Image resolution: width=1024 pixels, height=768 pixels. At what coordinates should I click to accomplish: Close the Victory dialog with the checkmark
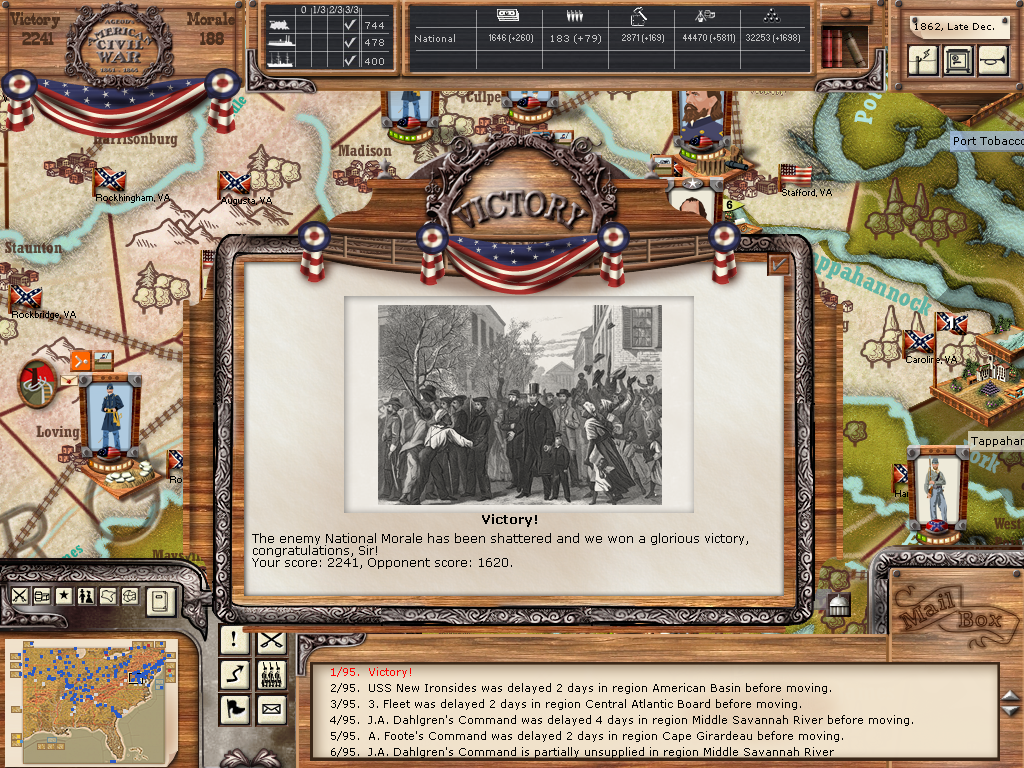779,264
